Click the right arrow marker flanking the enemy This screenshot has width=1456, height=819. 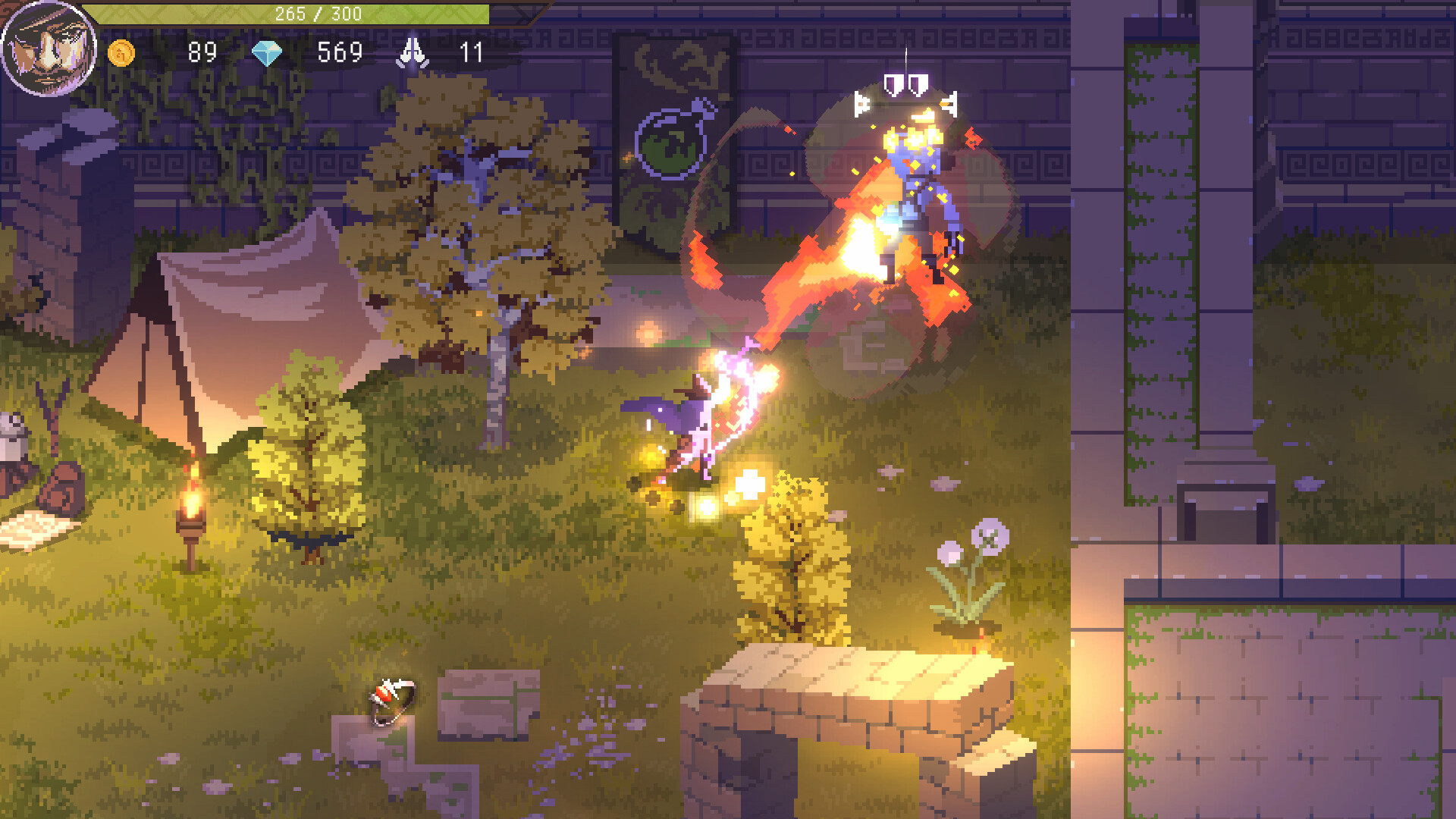click(948, 102)
